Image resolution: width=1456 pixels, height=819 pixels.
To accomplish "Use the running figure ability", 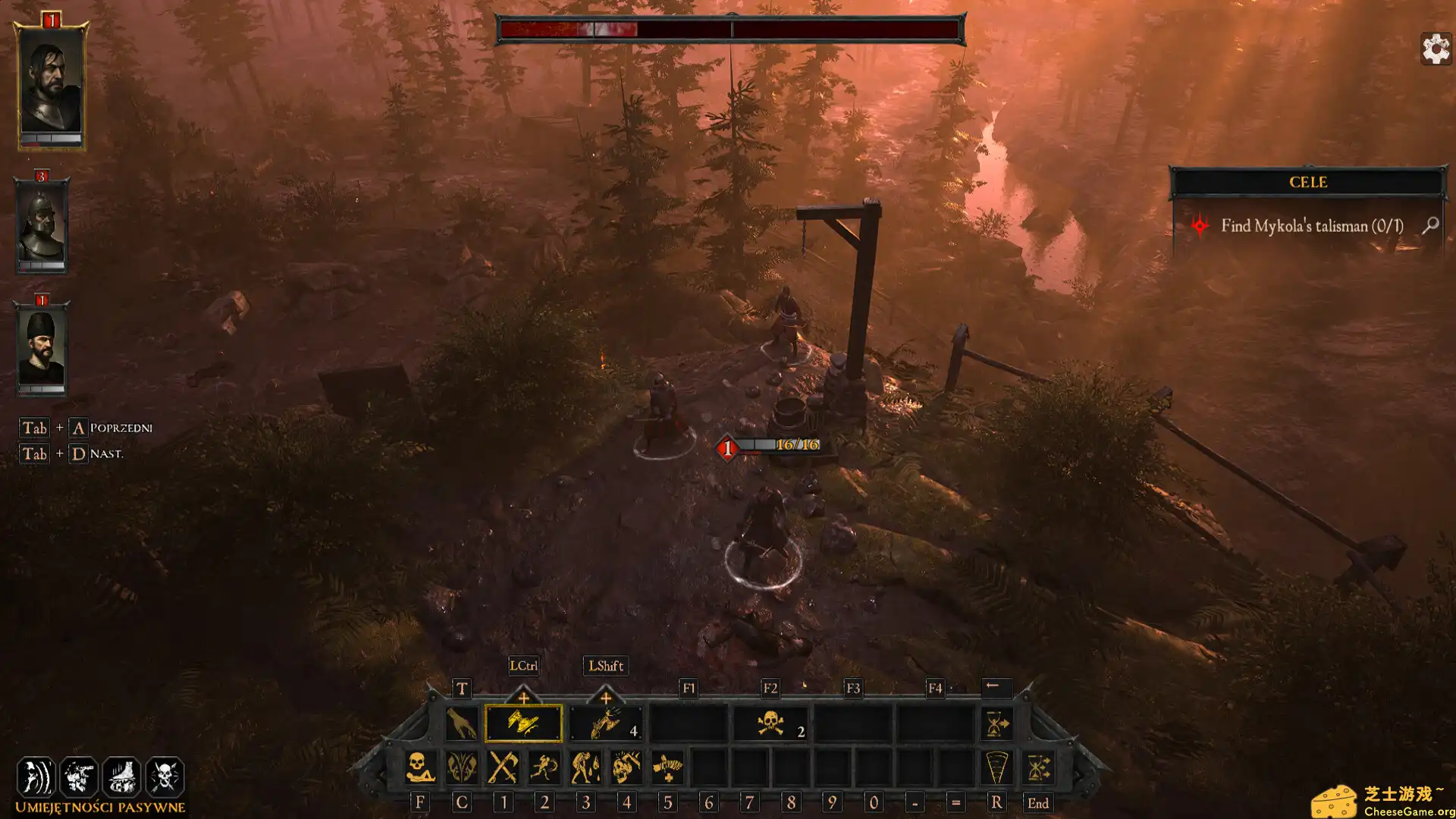I will point(544,767).
